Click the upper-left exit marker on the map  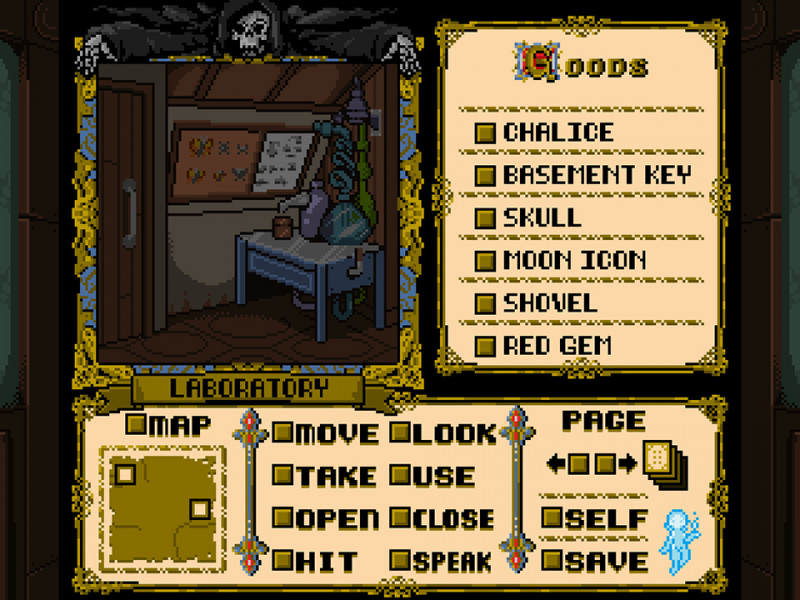tap(126, 473)
